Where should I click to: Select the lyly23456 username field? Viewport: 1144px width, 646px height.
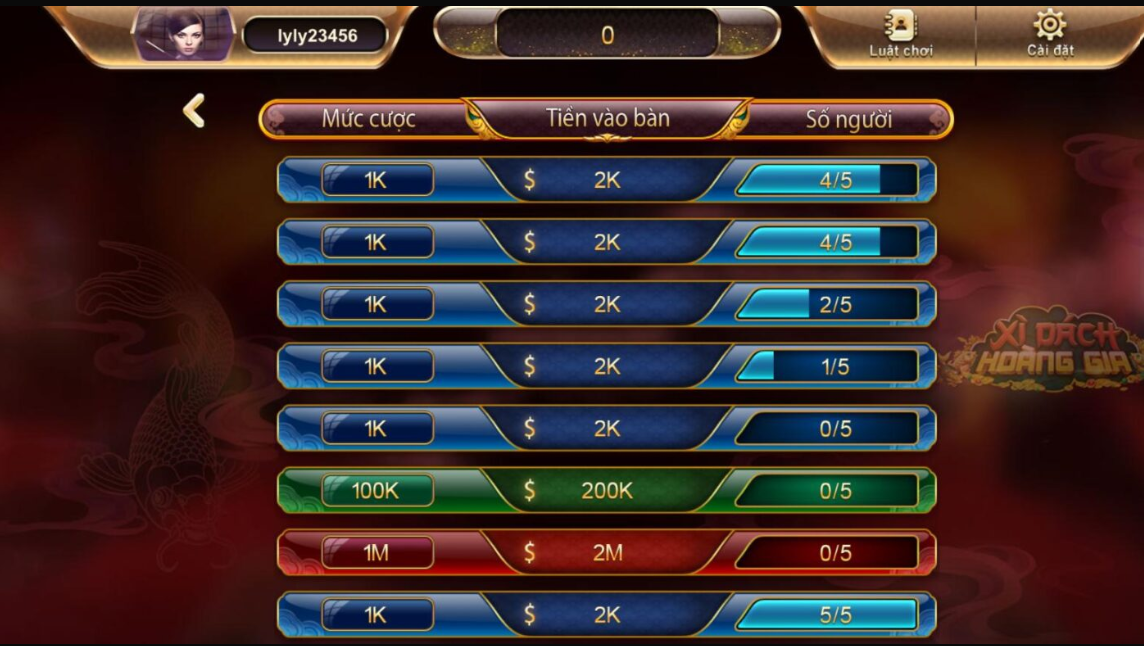316,36
